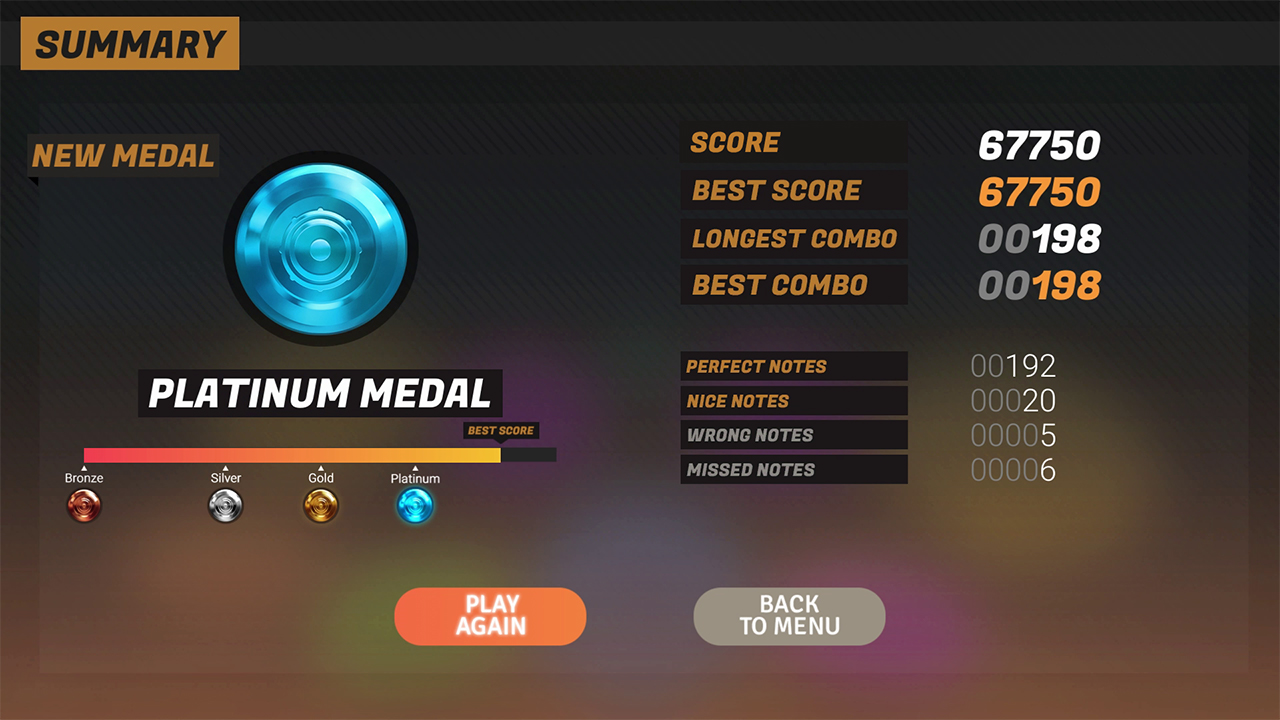Select the Bronze medal icon
Screen dimensions: 1280x720
click(x=84, y=505)
